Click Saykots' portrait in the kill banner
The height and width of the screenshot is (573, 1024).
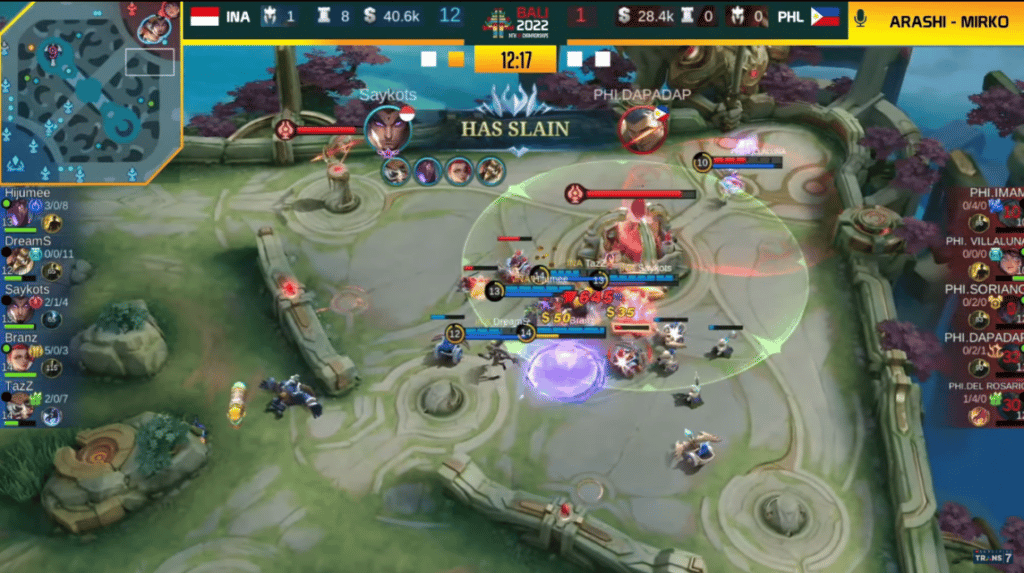point(388,130)
